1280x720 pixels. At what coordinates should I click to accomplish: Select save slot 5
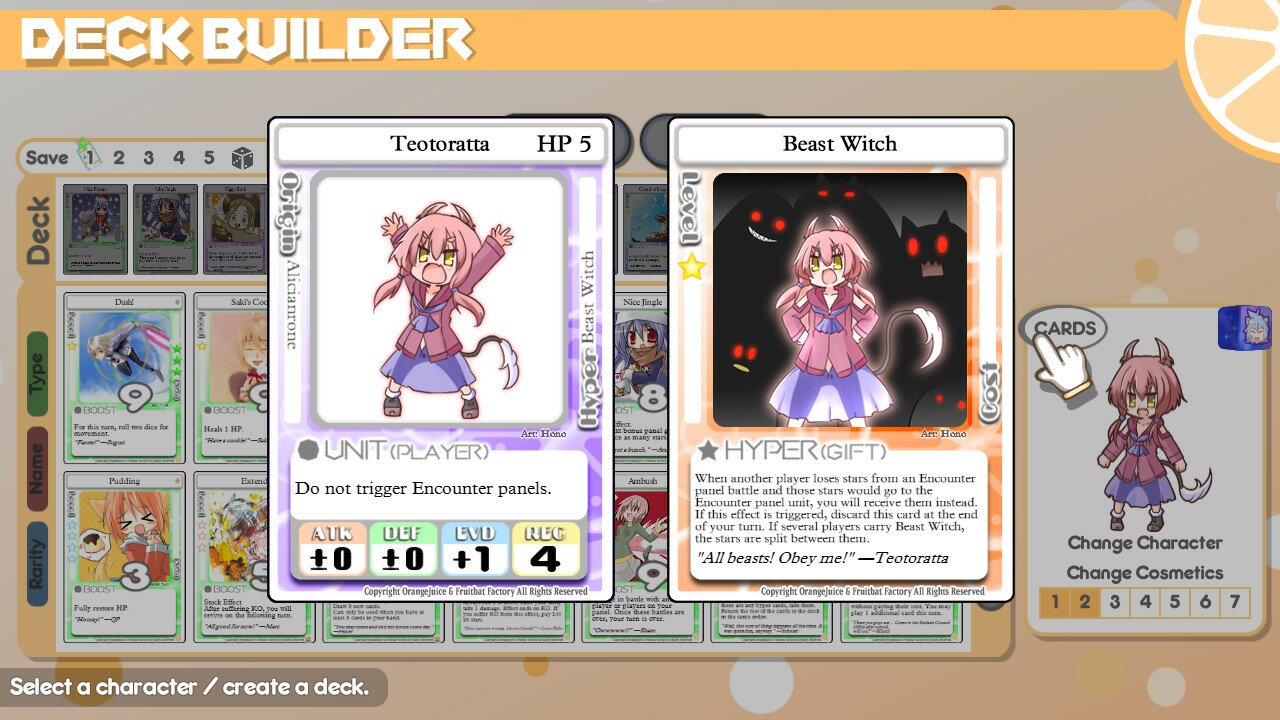(x=207, y=157)
